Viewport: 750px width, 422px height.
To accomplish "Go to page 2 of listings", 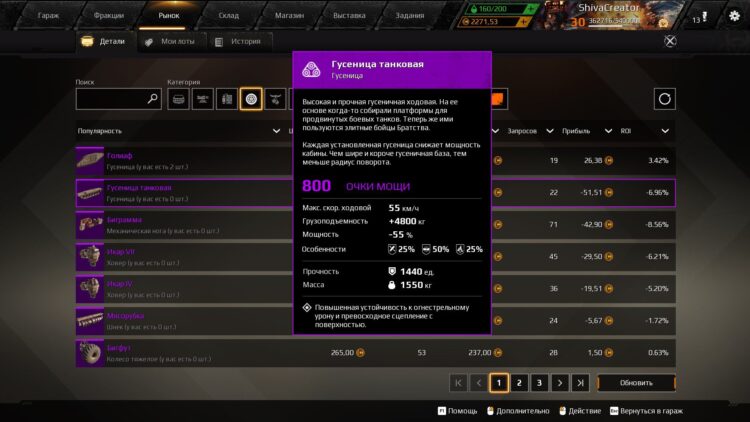I will pyautogui.click(x=519, y=382).
